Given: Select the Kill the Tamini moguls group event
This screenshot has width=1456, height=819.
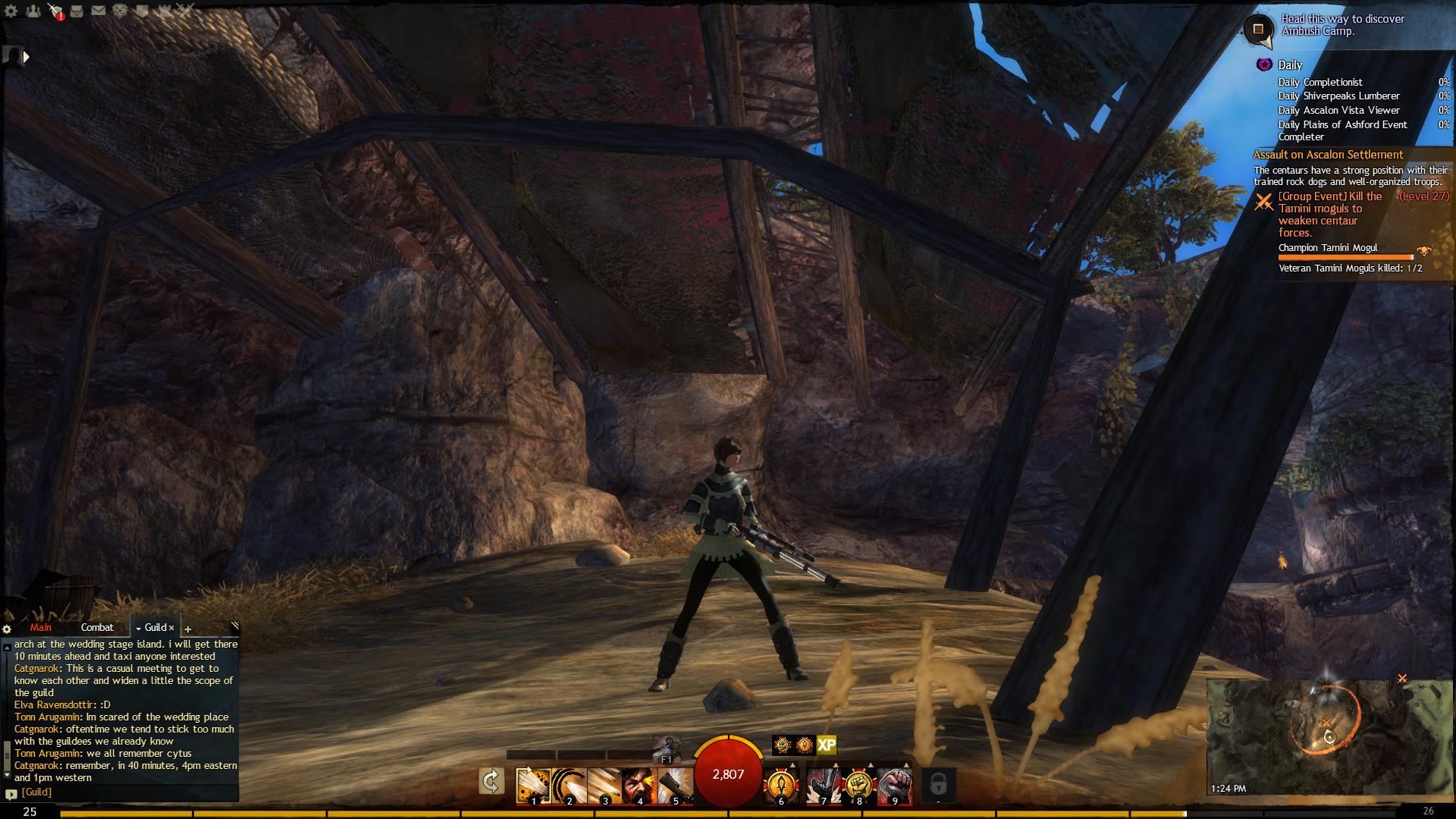Looking at the screenshot, I should tap(1330, 215).
